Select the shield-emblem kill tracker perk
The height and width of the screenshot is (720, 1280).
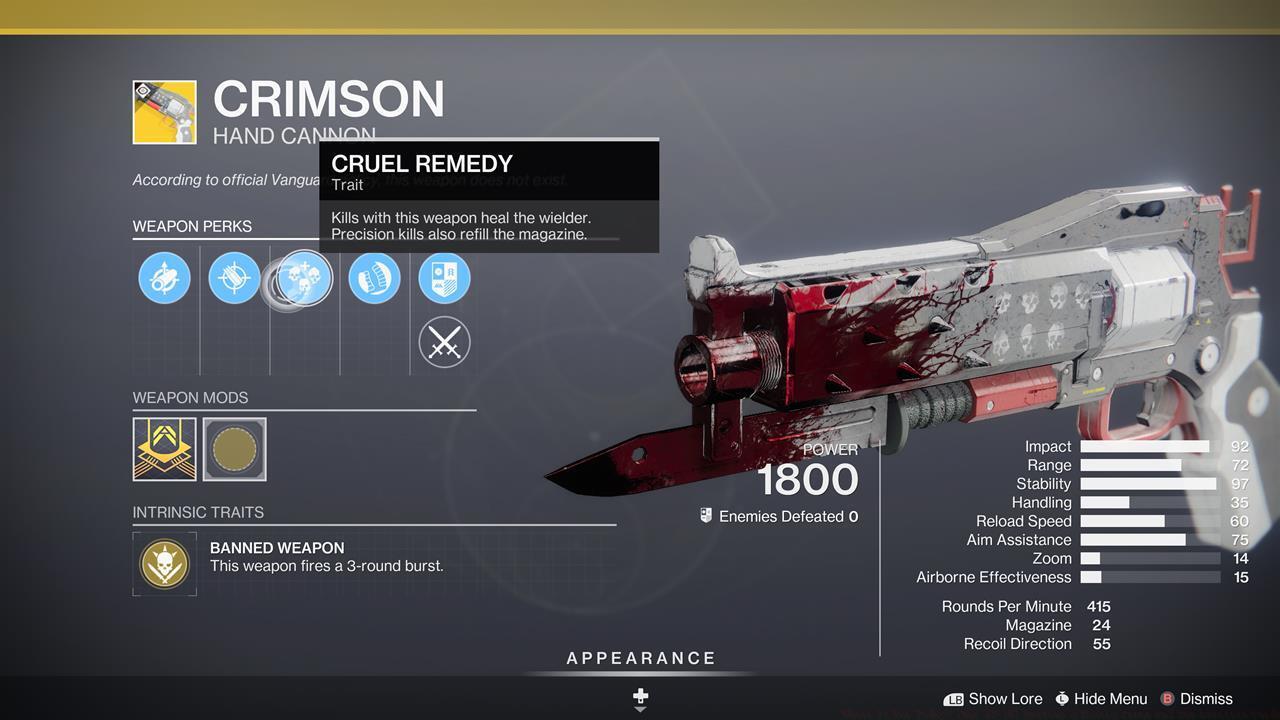[x=444, y=278]
